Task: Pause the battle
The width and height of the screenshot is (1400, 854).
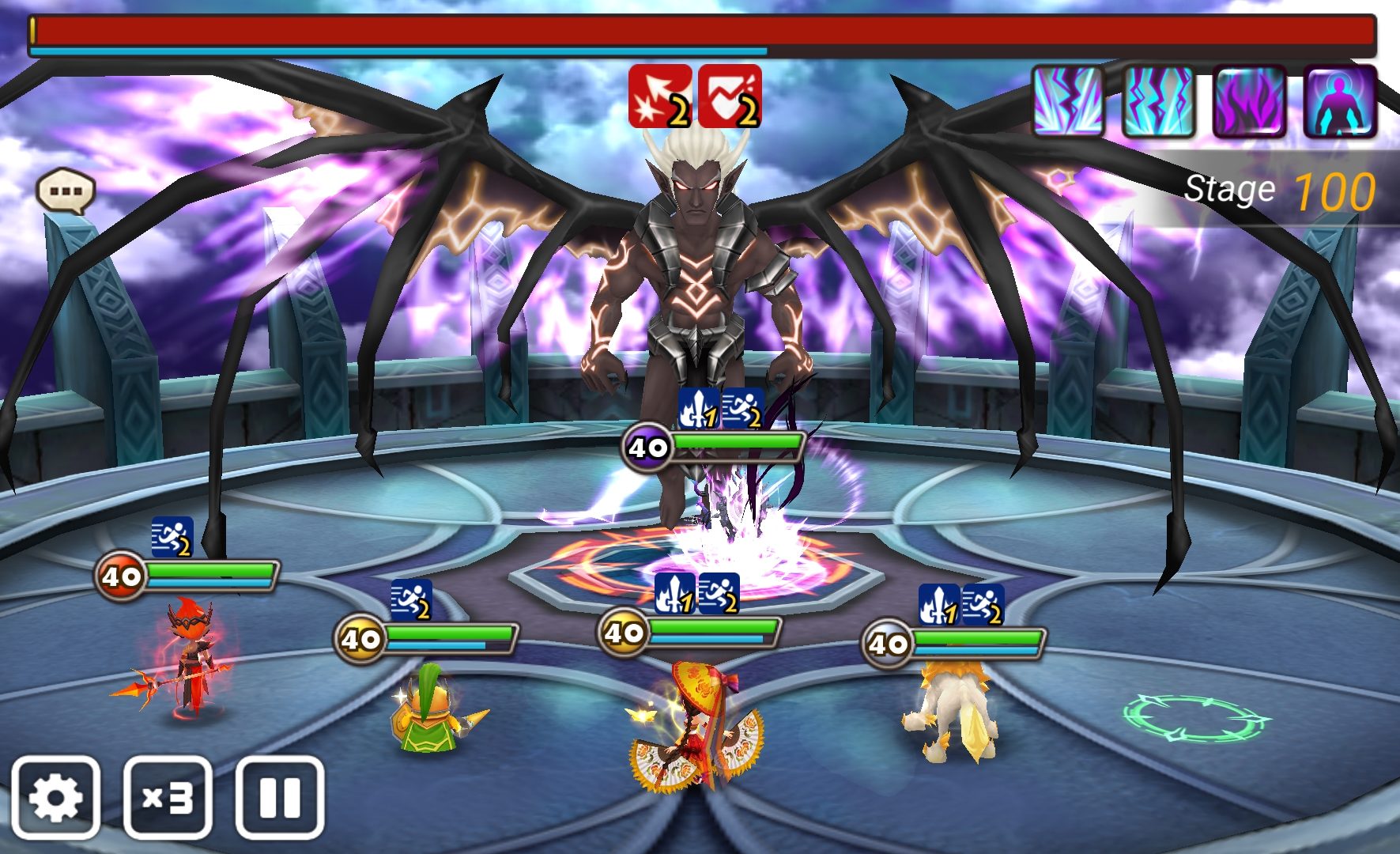Action: [280, 797]
